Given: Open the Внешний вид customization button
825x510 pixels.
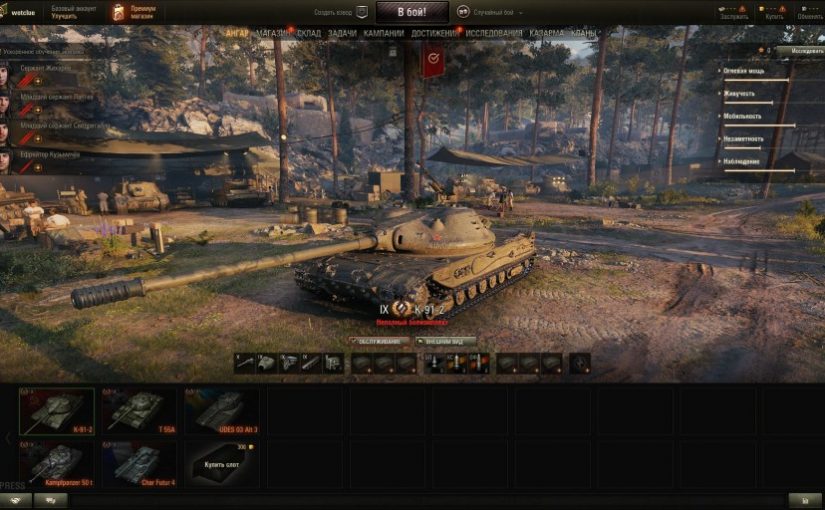Looking at the screenshot, I should (446, 341).
